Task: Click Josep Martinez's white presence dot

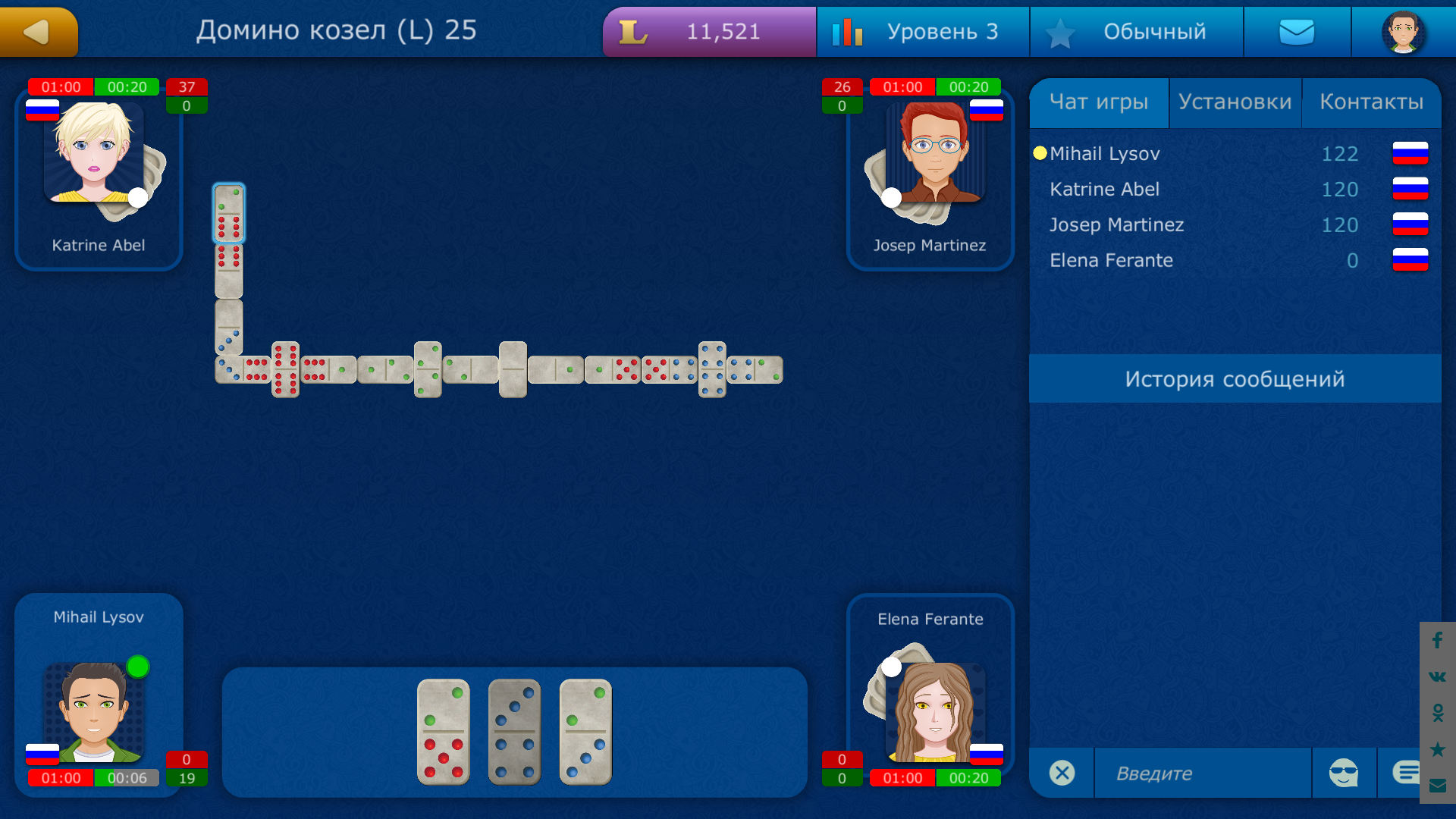Action: point(890,197)
